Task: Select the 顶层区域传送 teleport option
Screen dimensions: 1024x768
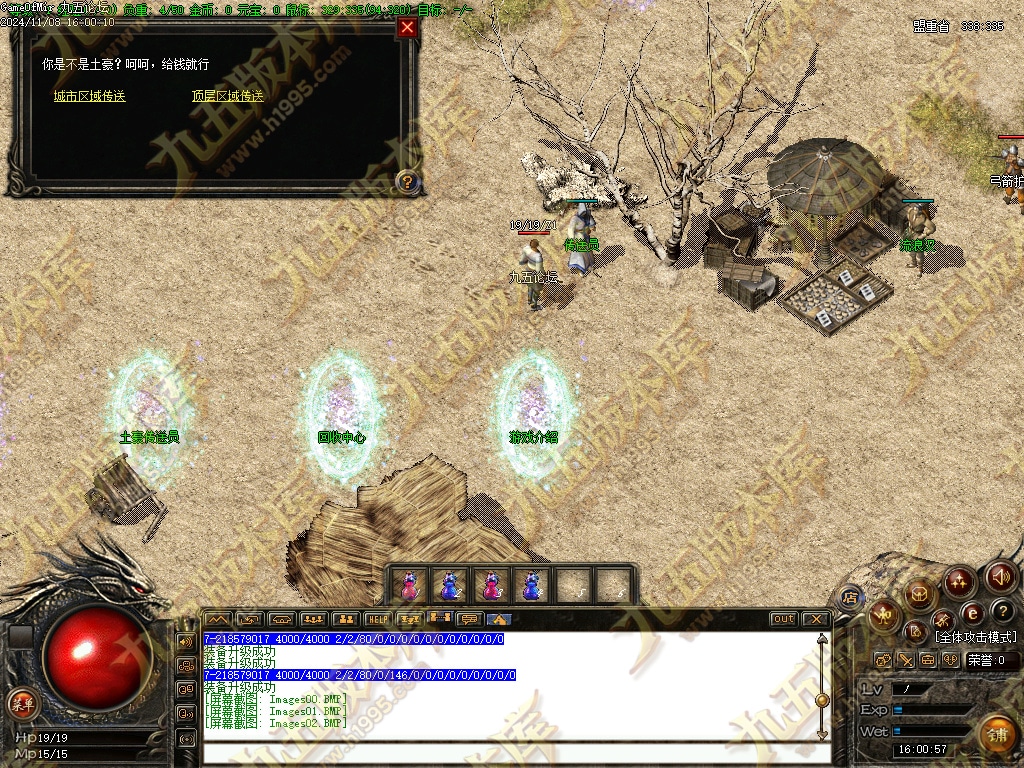Action: click(x=228, y=96)
